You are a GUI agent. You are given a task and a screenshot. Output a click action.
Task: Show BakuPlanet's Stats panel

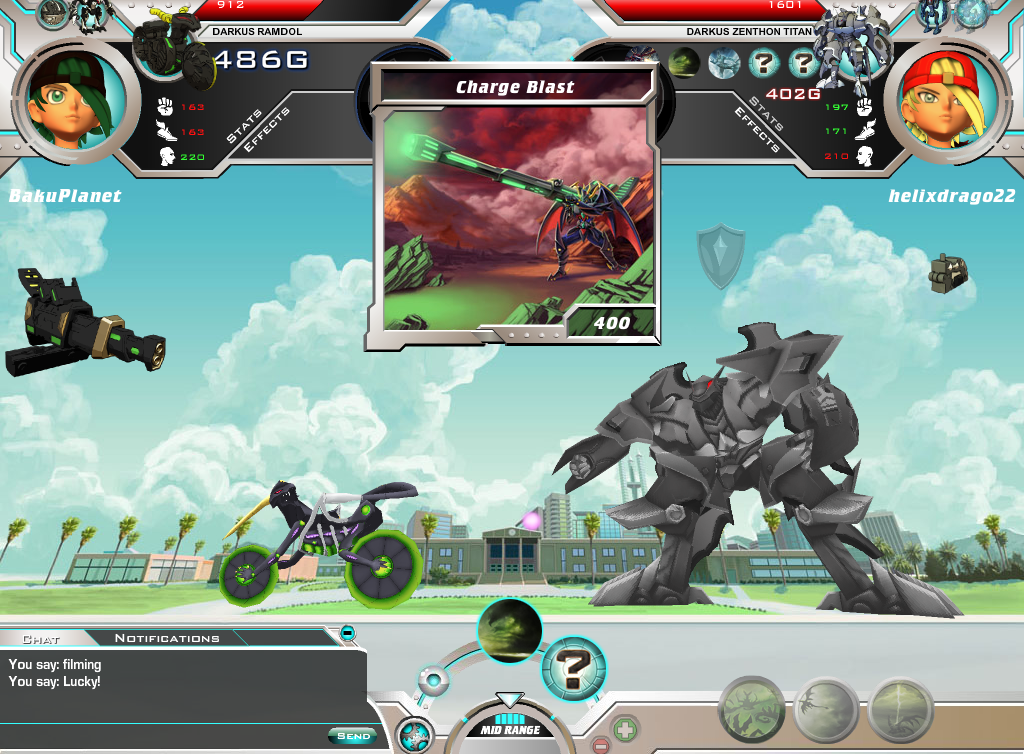244,127
